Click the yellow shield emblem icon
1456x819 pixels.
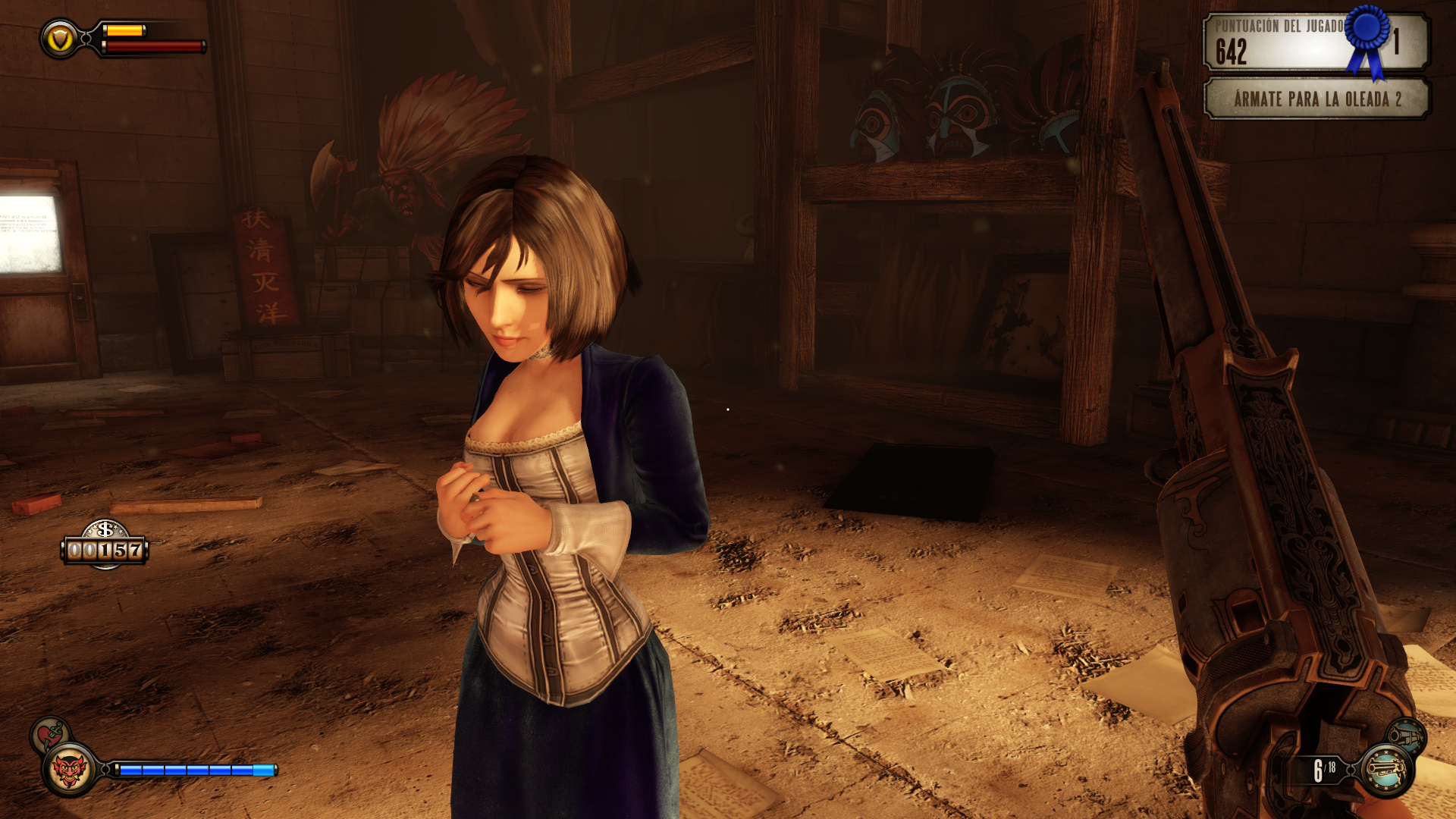pos(60,39)
